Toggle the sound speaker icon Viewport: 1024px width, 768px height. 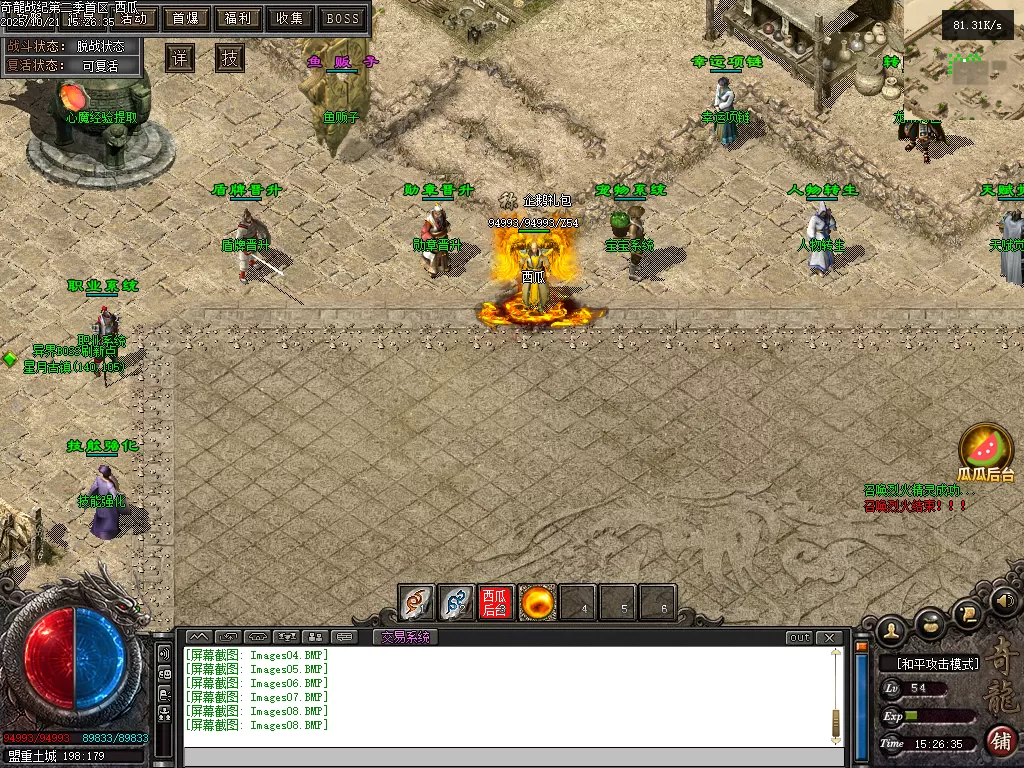[1005, 601]
